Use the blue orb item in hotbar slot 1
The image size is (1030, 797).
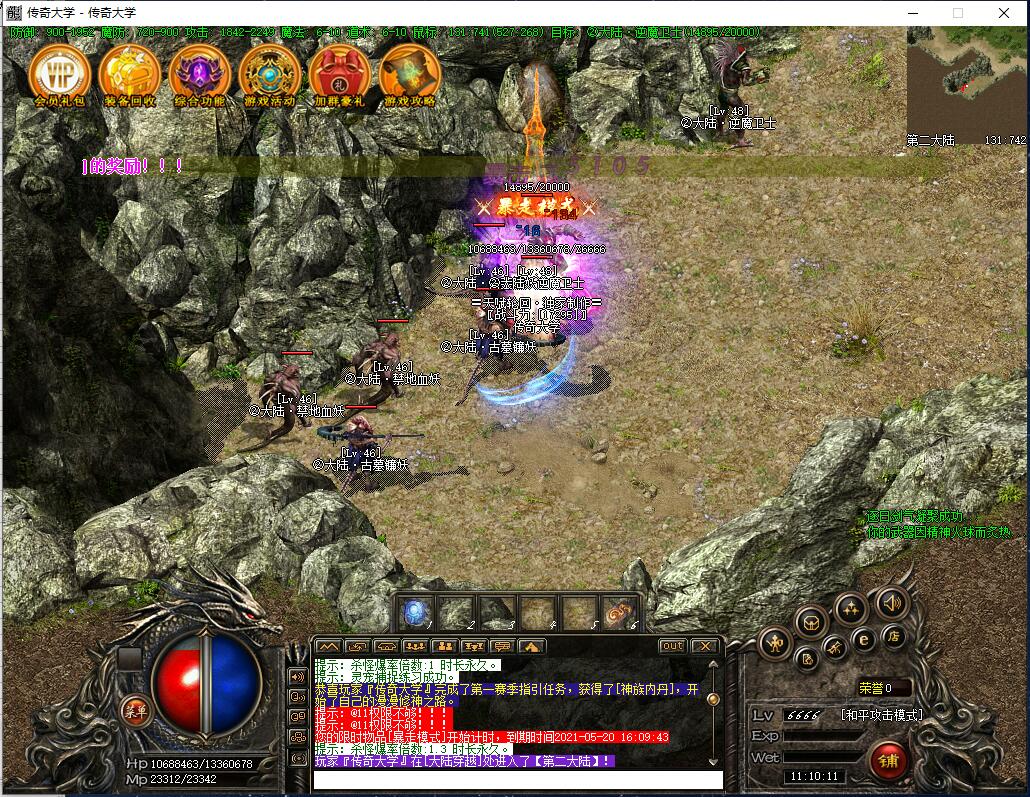(416, 611)
